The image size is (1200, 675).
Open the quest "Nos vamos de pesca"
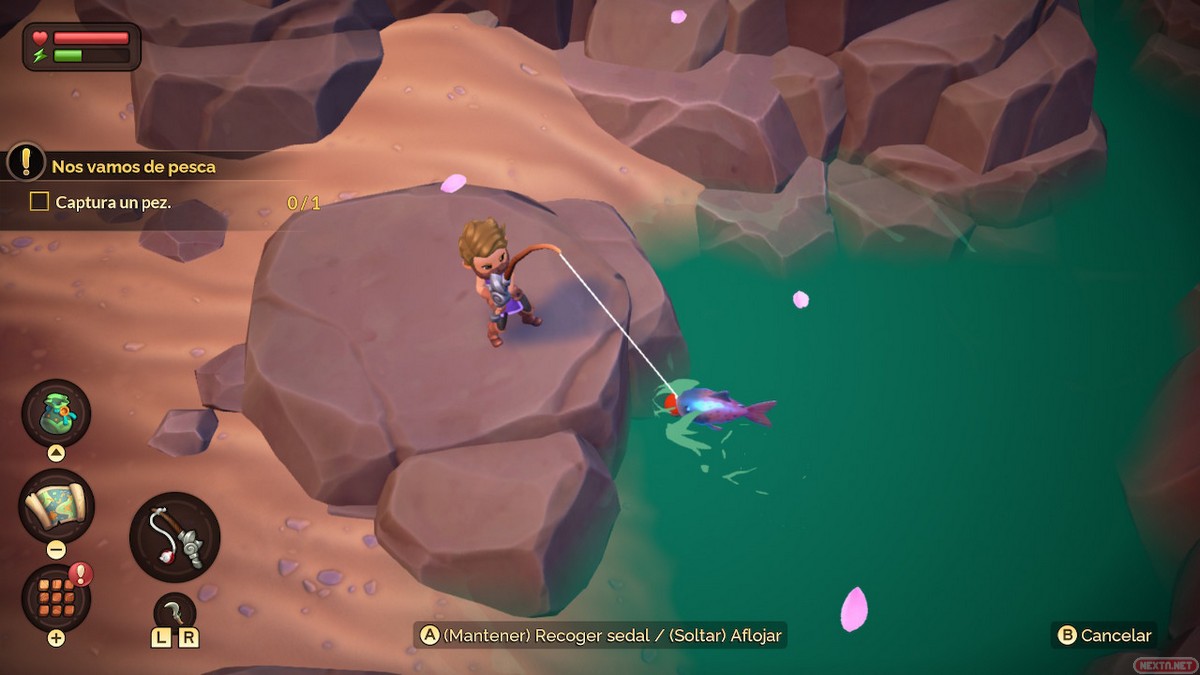(x=133, y=166)
